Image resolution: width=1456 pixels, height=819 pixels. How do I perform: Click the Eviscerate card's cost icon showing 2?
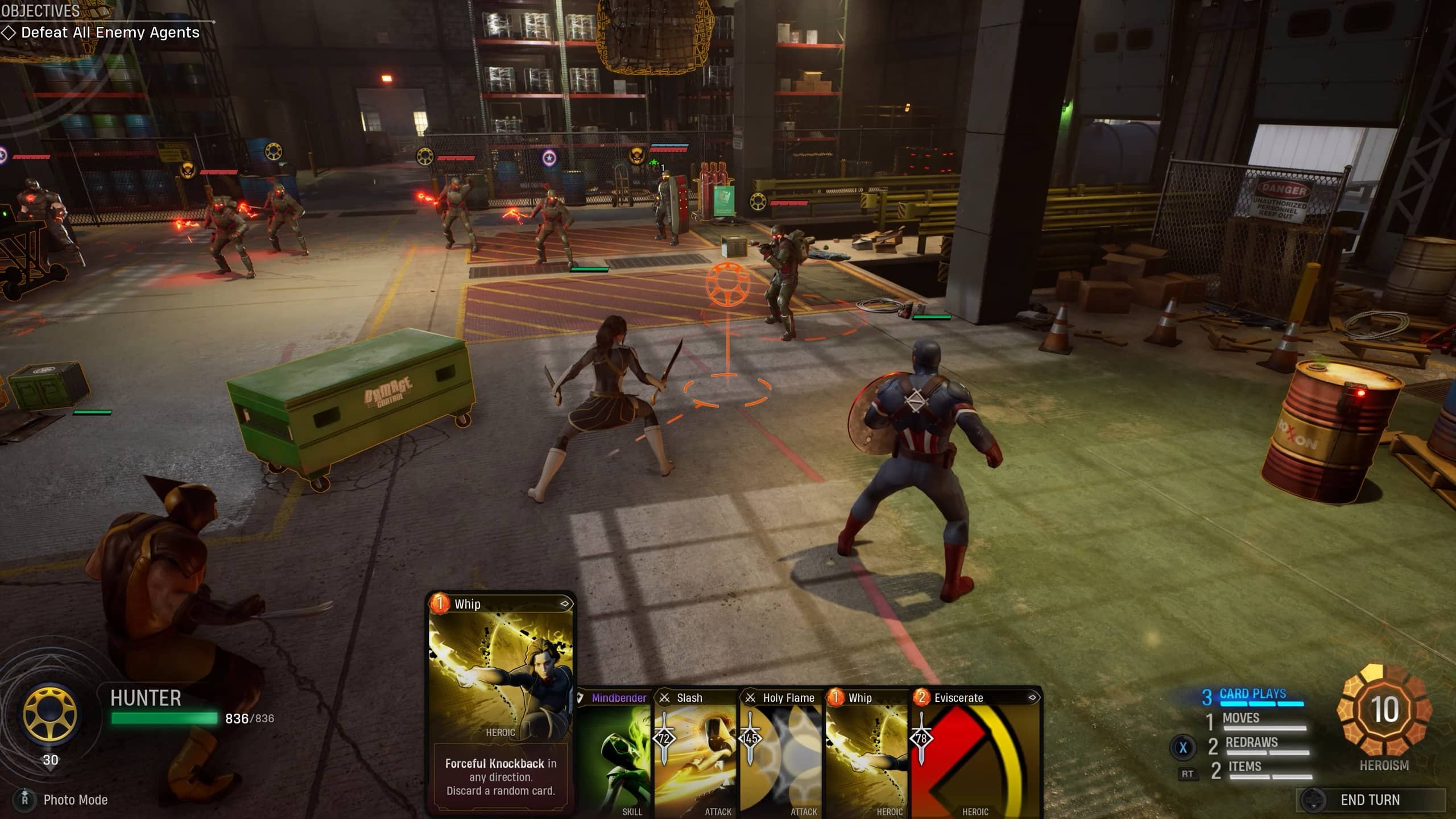coord(923,698)
